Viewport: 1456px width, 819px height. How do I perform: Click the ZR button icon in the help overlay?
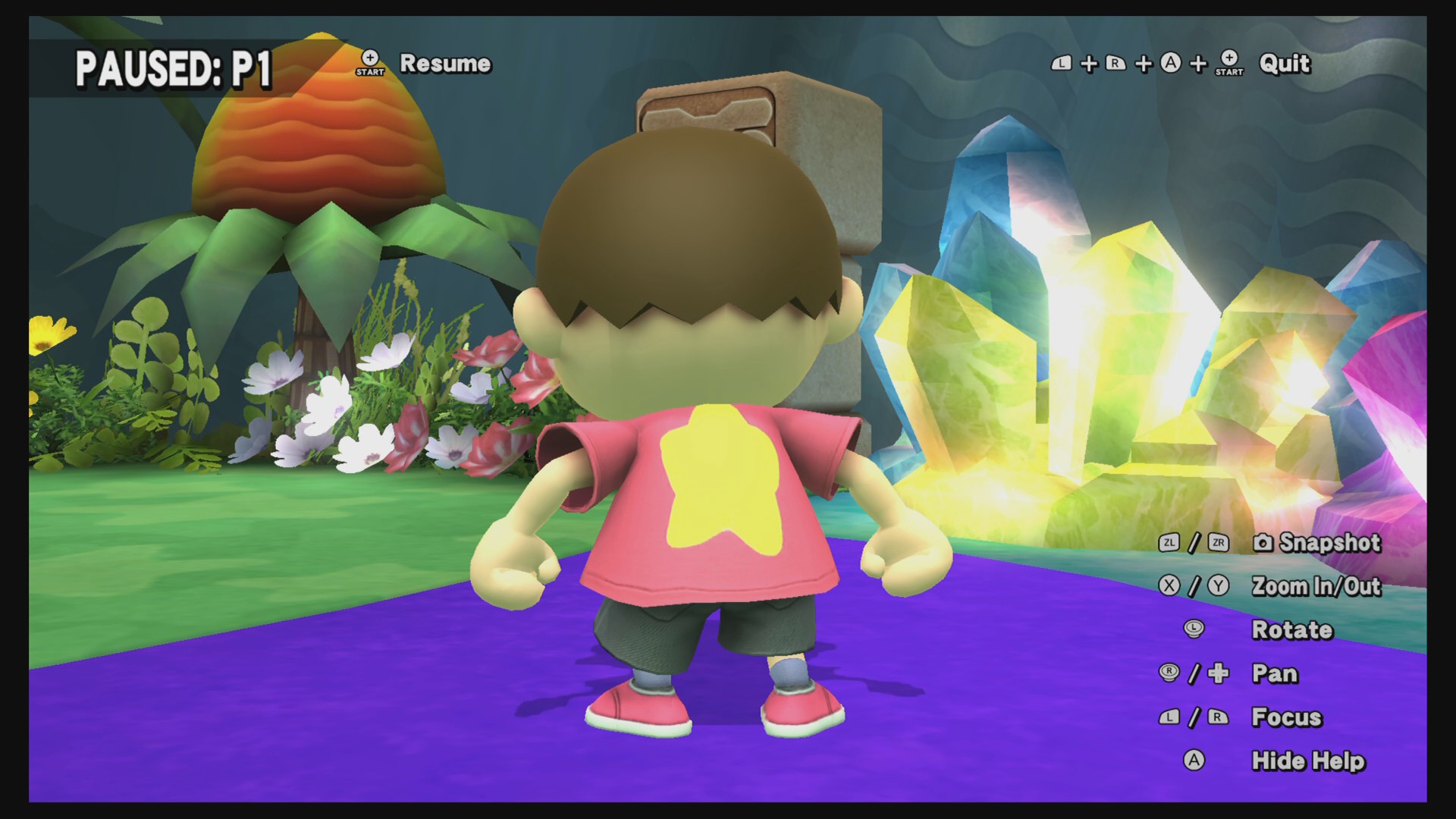point(1219,544)
